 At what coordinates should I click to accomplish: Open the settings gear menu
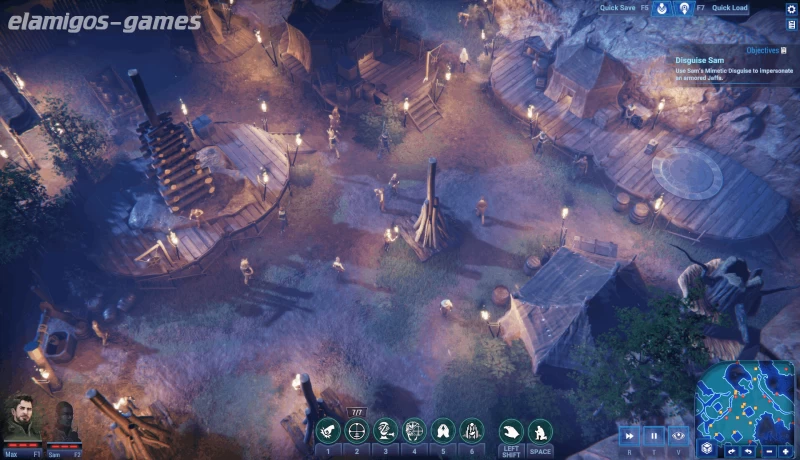[791, 8]
